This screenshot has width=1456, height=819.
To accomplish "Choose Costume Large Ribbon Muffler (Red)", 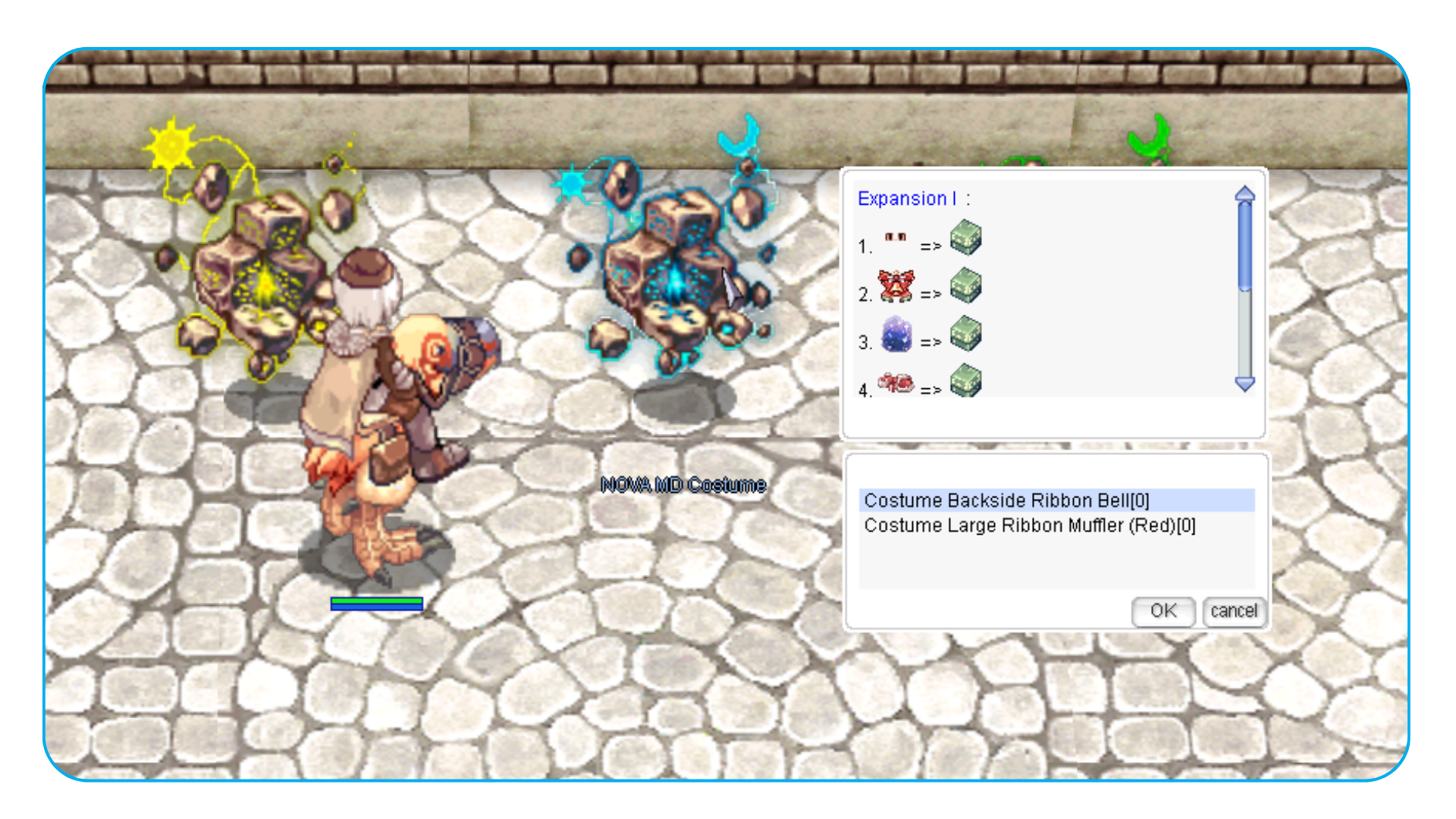I will pos(1029,526).
